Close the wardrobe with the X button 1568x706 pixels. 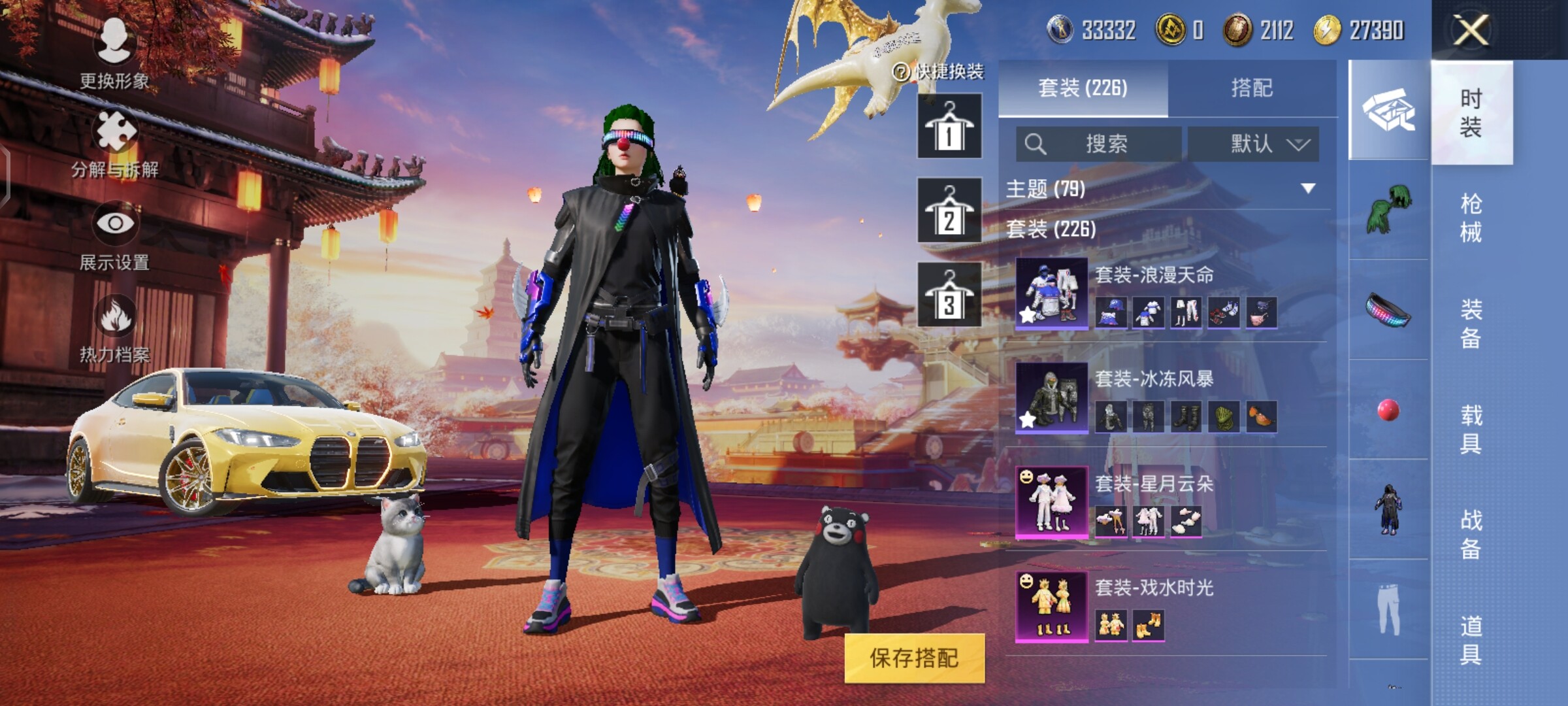[1470, 30]
